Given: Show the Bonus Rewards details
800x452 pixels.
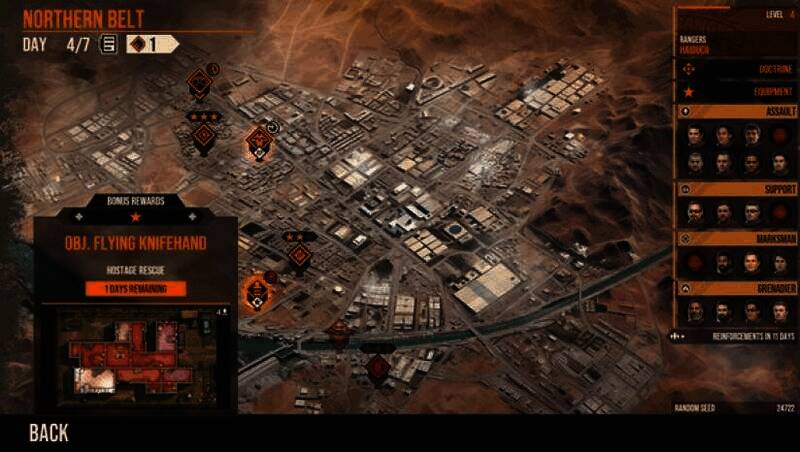Looking at the screenshot, I should click(136, 201).
